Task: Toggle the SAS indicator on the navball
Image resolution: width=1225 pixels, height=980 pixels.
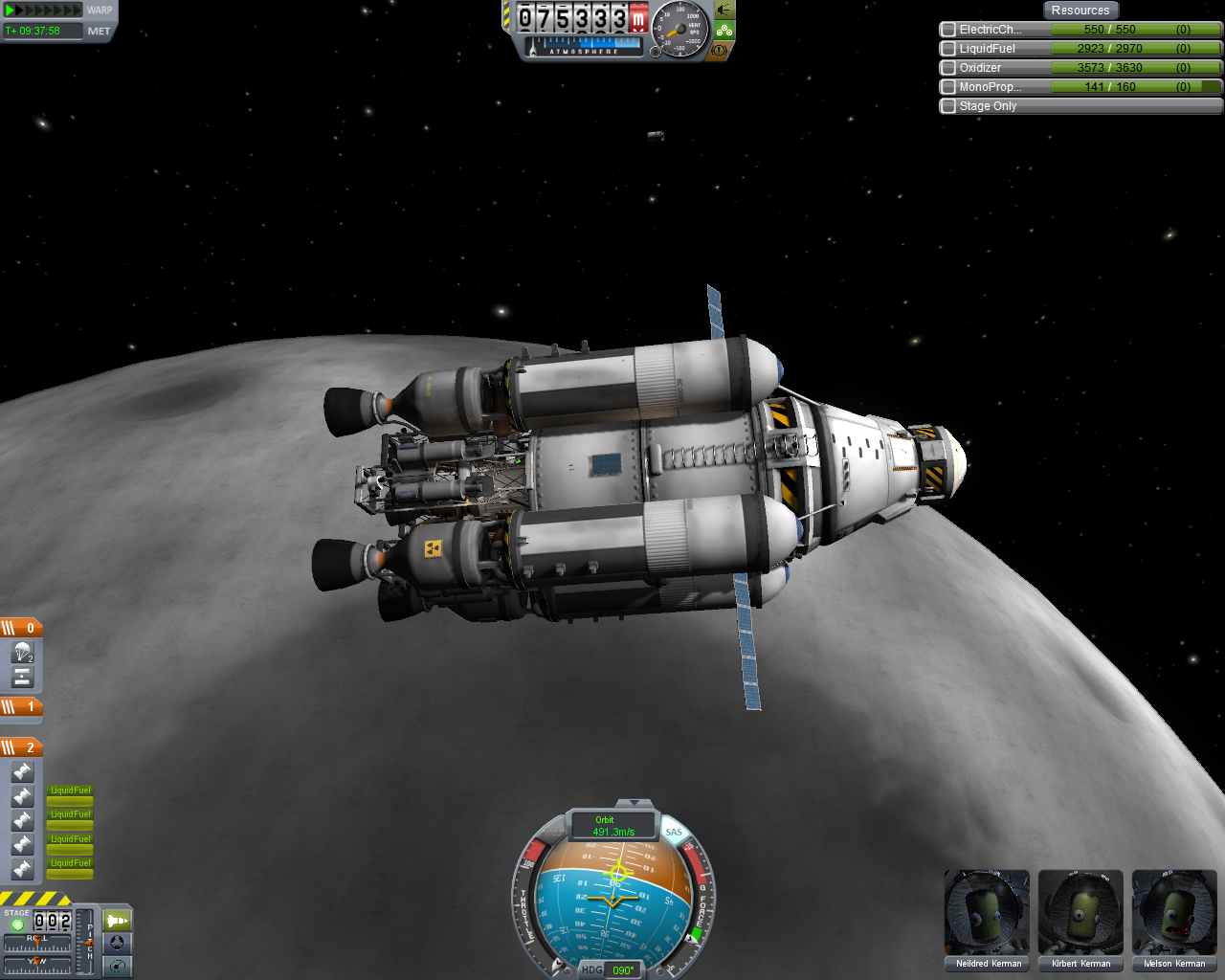Action: click(x=674, y=832)
